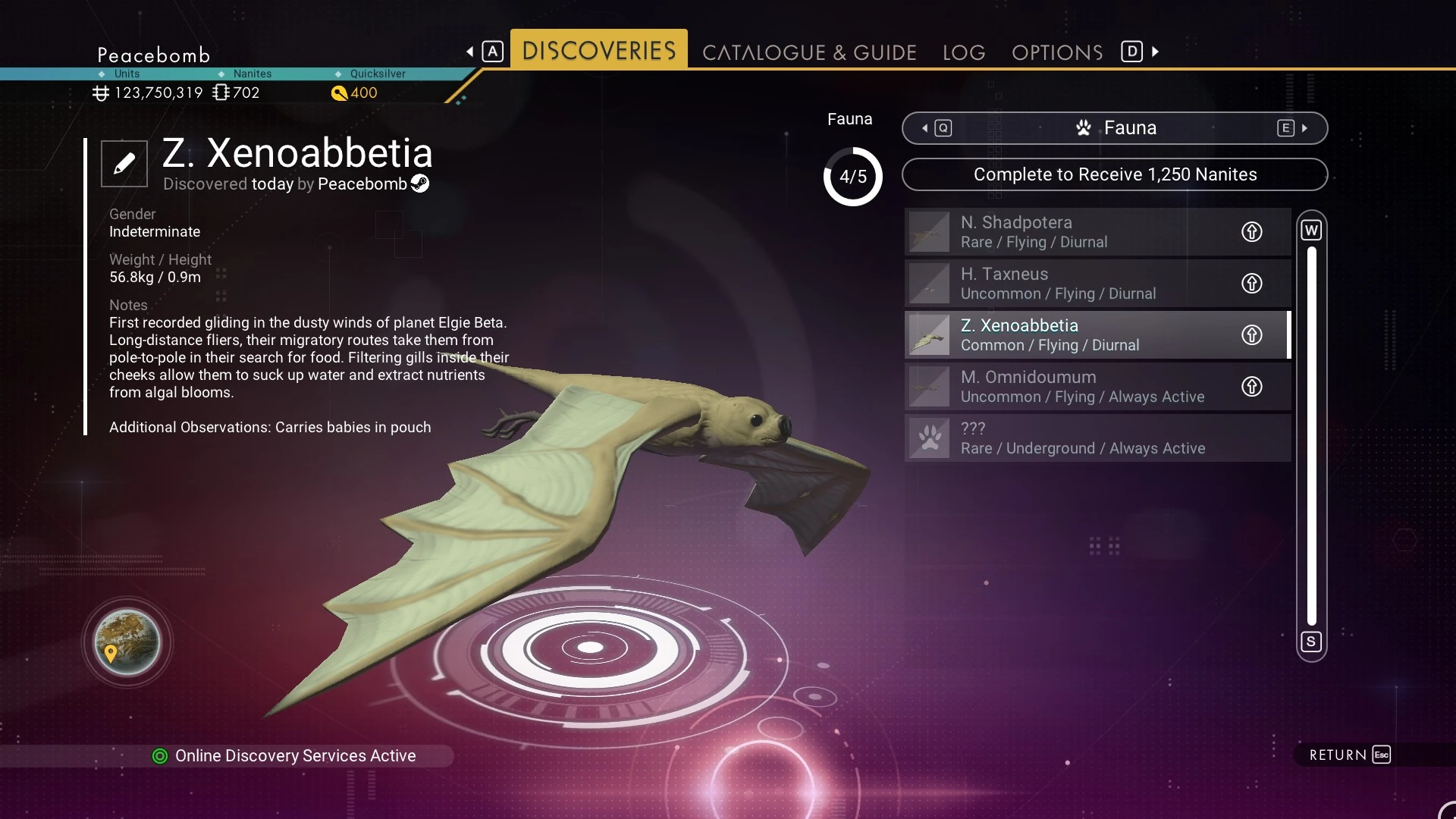The width and height of the screenshot is (1456, 819).
Task: Upload the M. Omnidoumum discovery
Action: pyautogui.click(x=1251, y=386)
